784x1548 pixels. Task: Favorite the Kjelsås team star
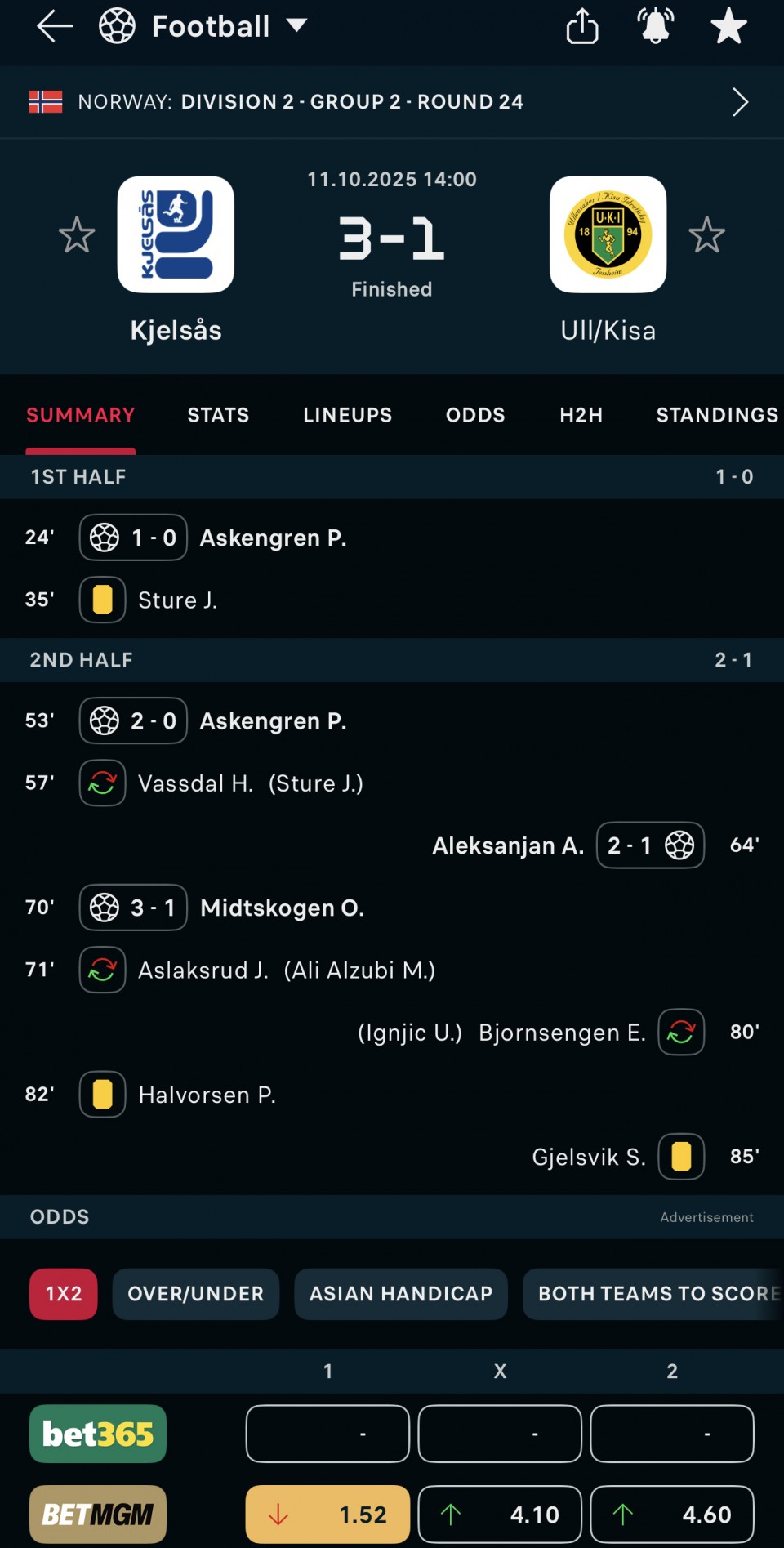coord(77,235)
